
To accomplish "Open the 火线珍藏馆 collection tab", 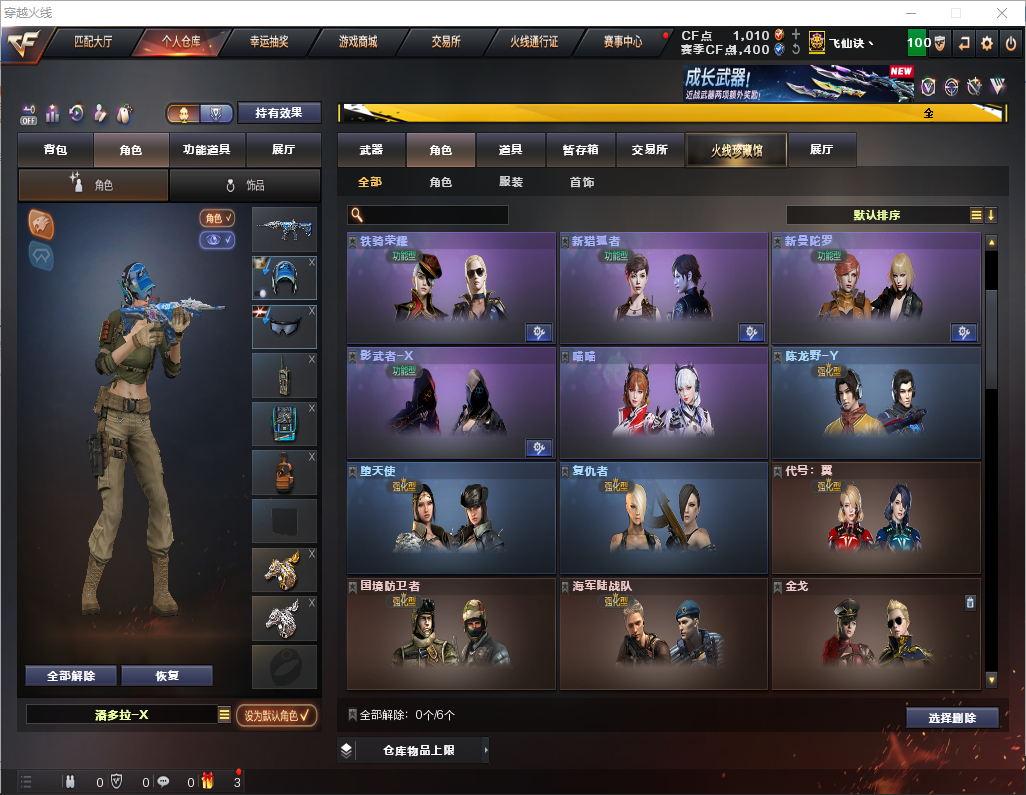I will click(736, 150).
